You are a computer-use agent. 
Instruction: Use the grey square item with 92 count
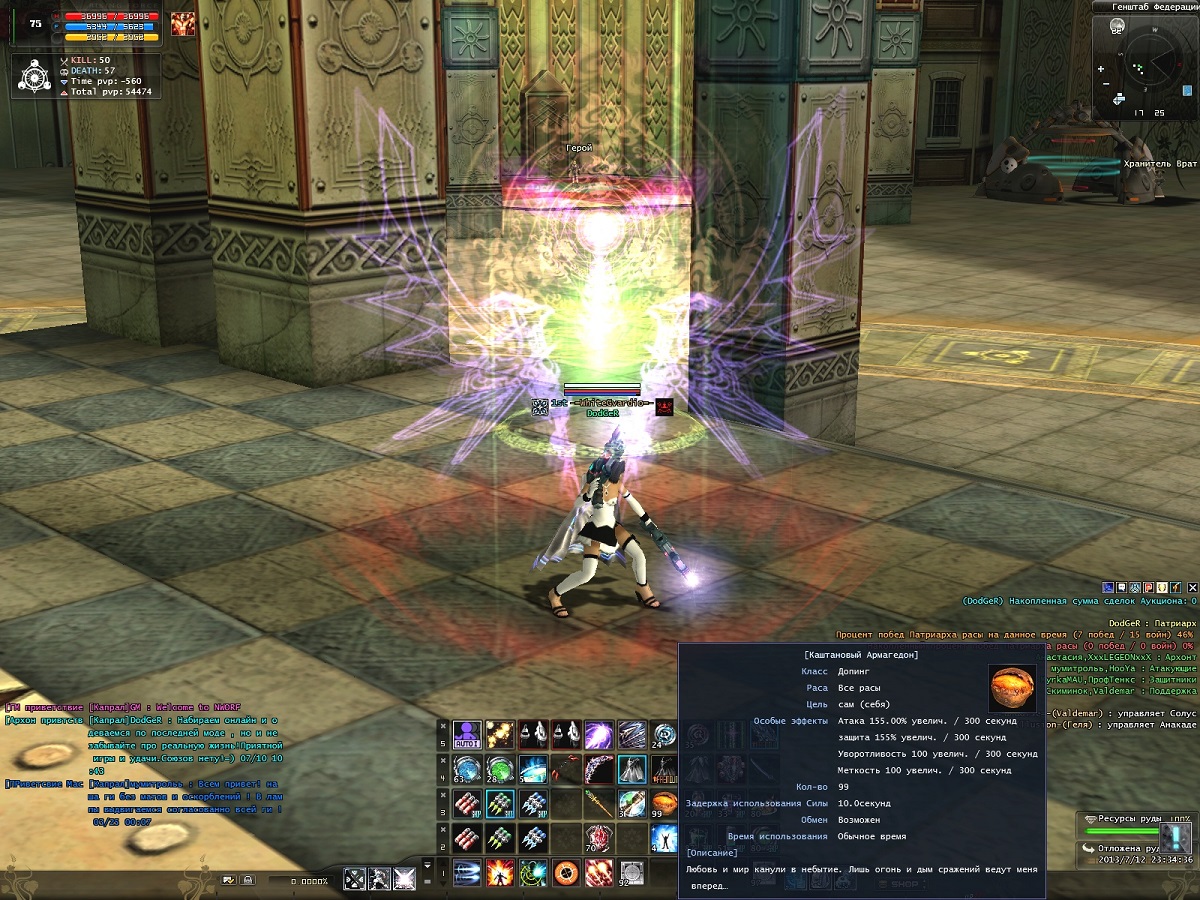click(x=631, y=873)
